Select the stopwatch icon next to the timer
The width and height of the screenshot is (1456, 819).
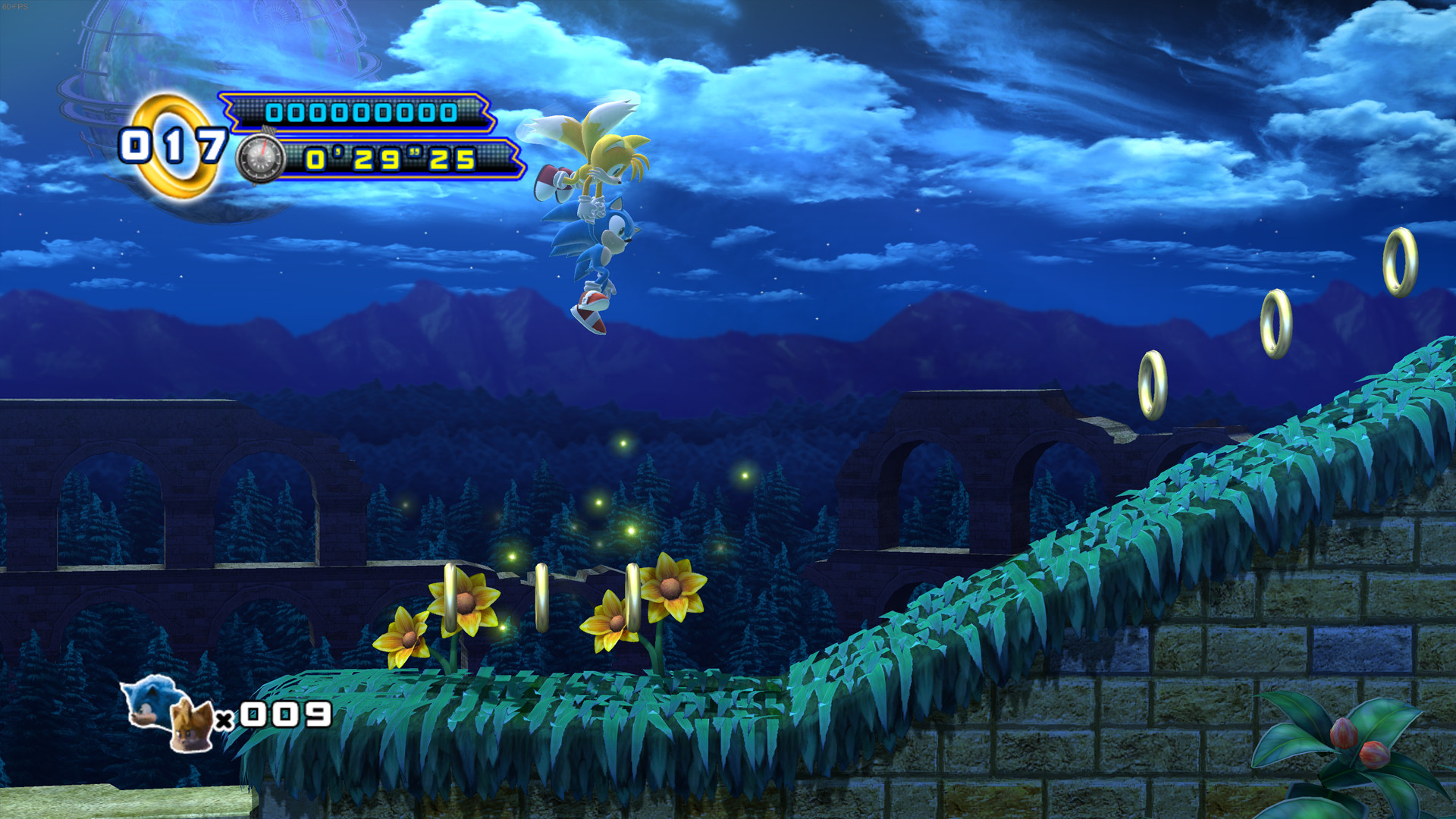[x=261, y=158]
